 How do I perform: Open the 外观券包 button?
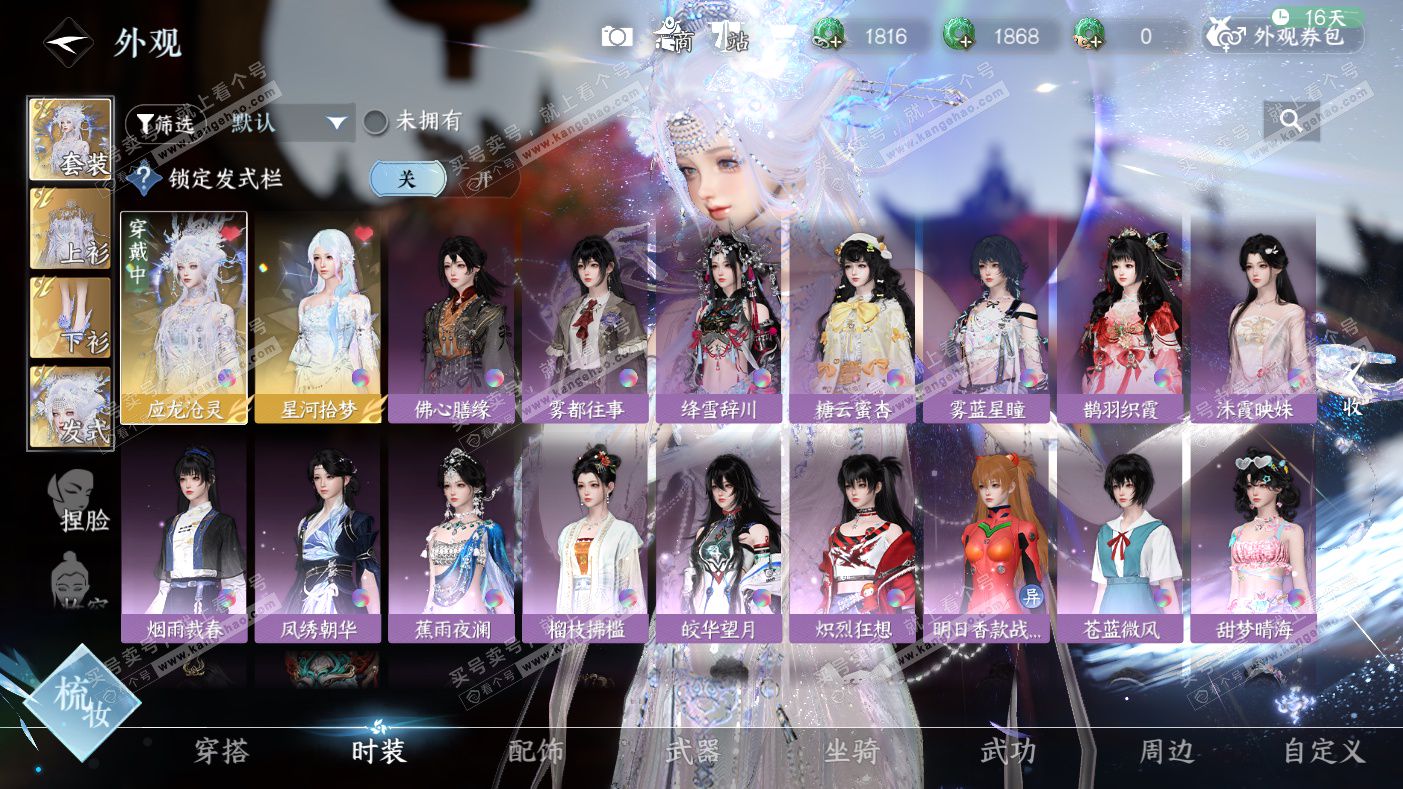[x=1285, y=38]
